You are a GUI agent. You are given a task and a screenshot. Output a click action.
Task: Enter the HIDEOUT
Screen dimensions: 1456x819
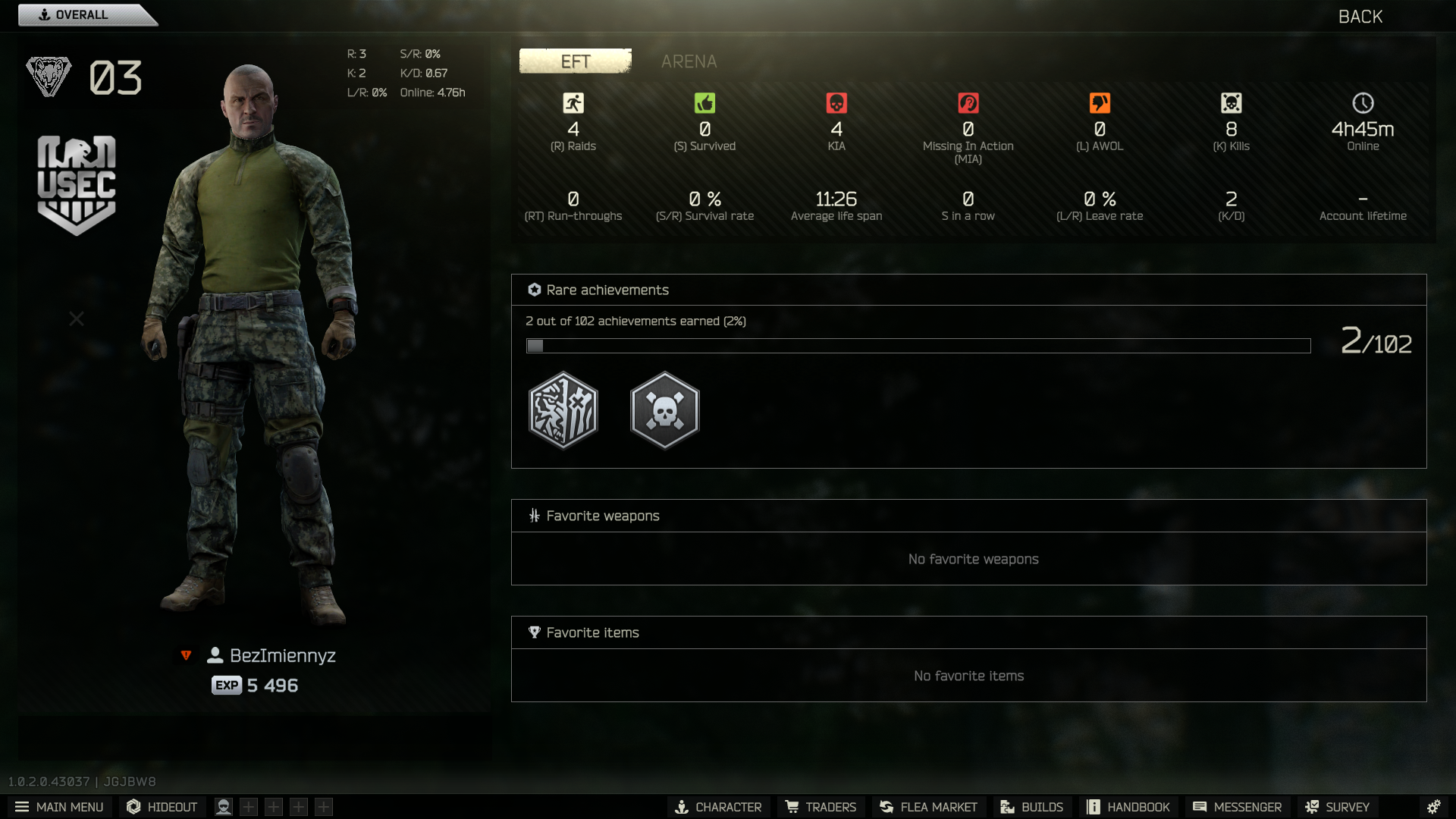[162, 807]
